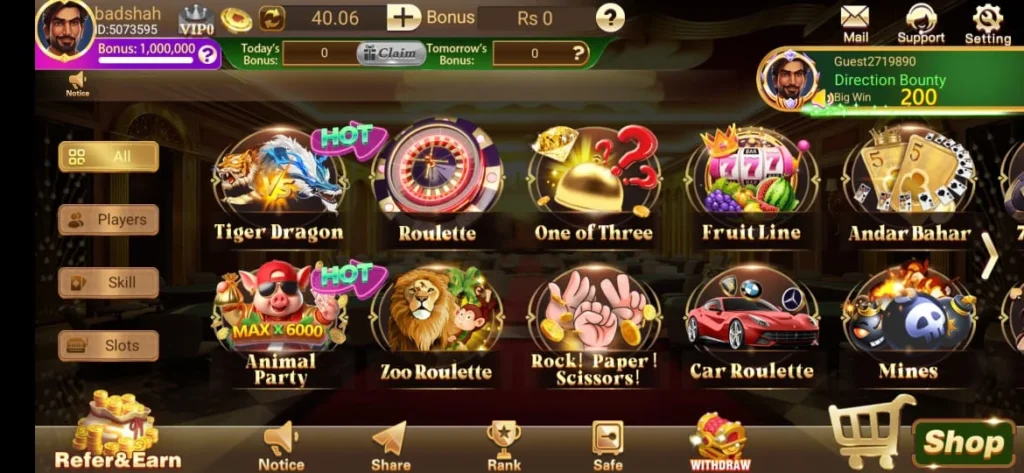Open the Shop
The image size is (1024, 473).
pyautogui.click(x=962, y=442)
